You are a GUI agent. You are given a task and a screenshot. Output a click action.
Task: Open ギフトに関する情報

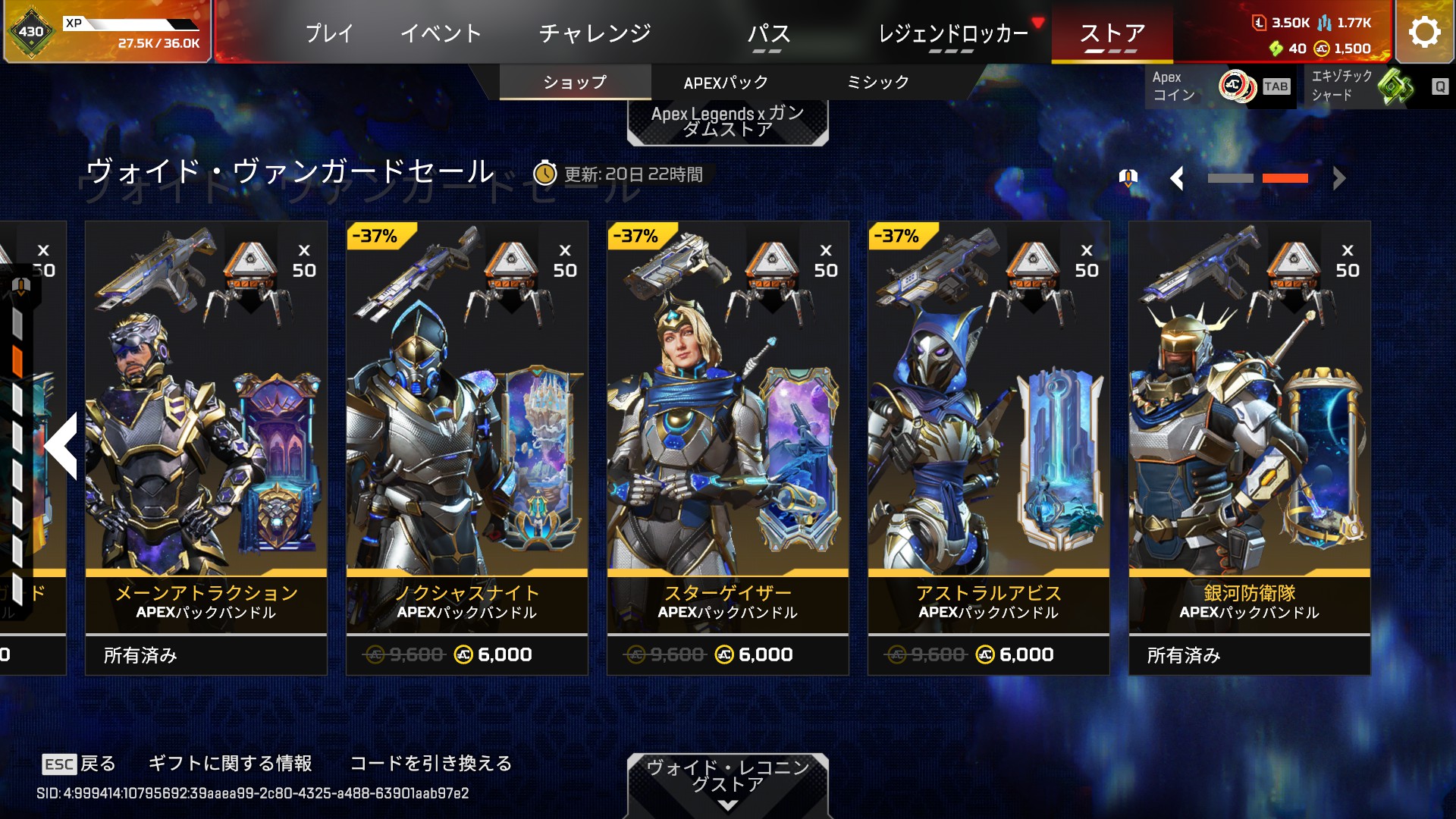coord(230,763)
